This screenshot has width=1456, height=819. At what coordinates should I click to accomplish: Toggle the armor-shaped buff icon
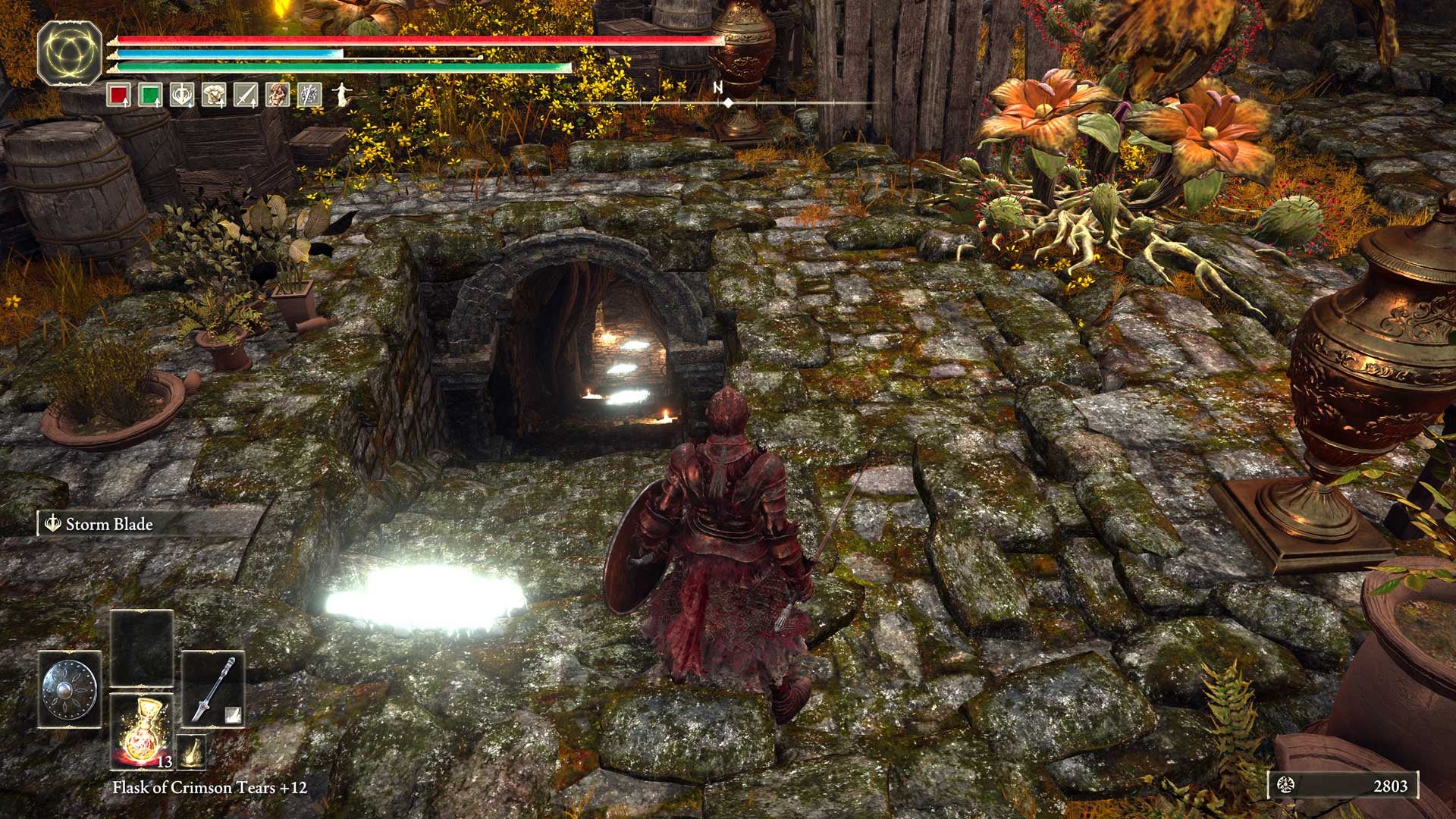pyautogui.click(x=212, y=95)
